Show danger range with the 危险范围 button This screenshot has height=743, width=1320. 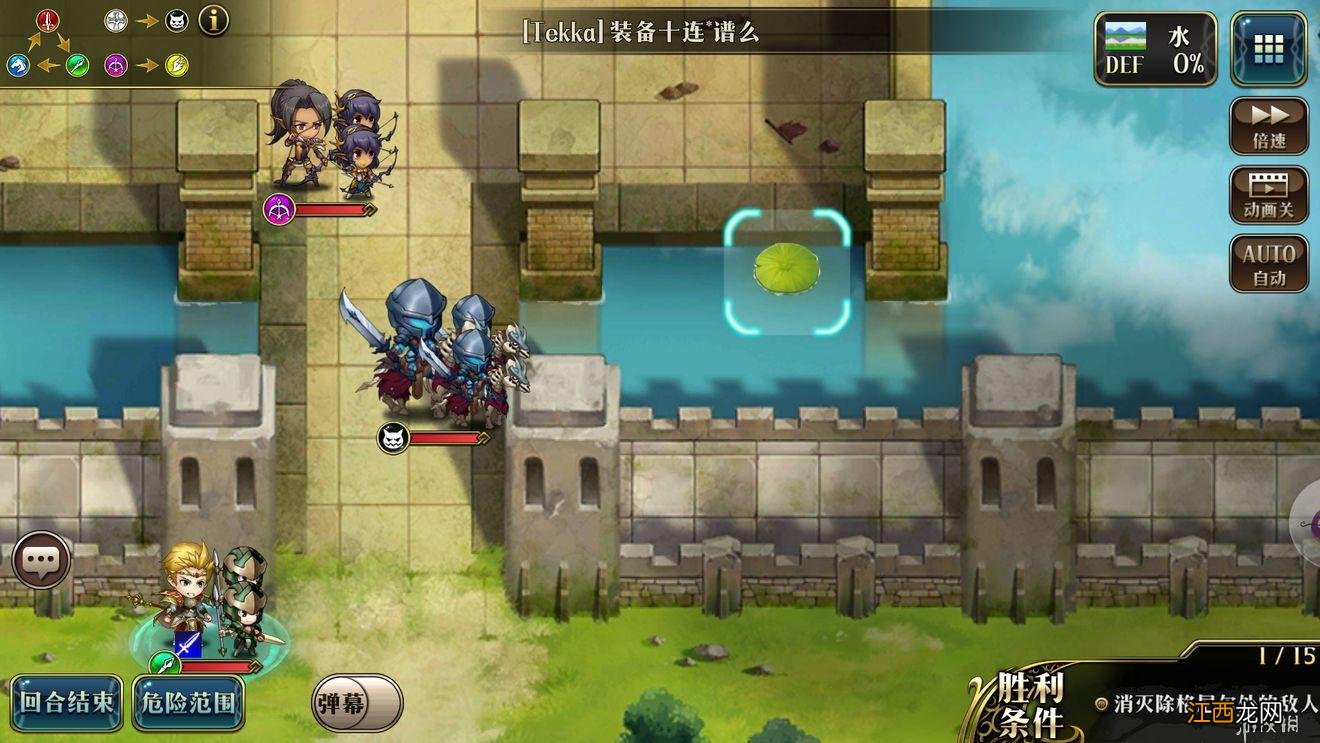188,703
